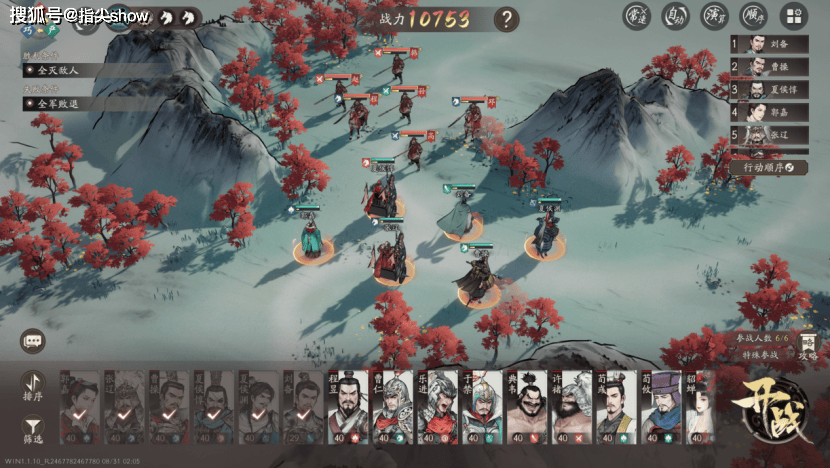The image size is (830, 468).
Task: Click the question mark help button
Action: [x=507, y=18]
